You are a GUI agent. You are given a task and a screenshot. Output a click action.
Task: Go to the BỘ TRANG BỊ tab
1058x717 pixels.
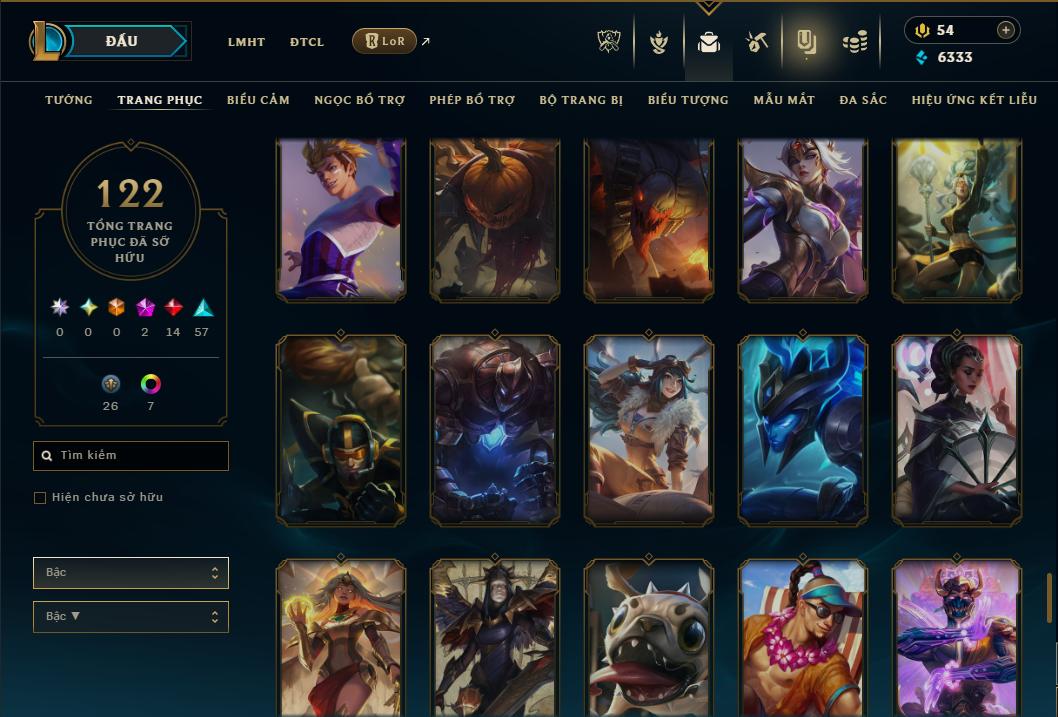581,100
